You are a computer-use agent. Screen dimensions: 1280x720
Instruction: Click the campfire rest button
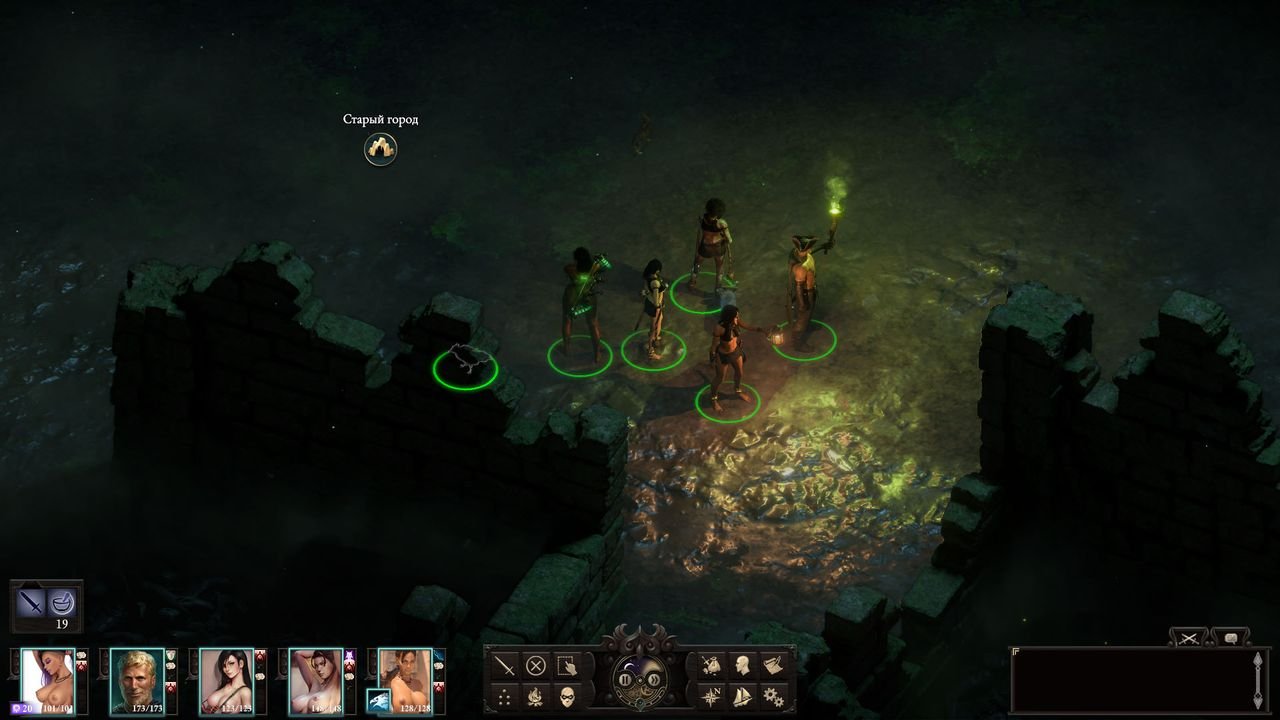(x=536, y=696)
